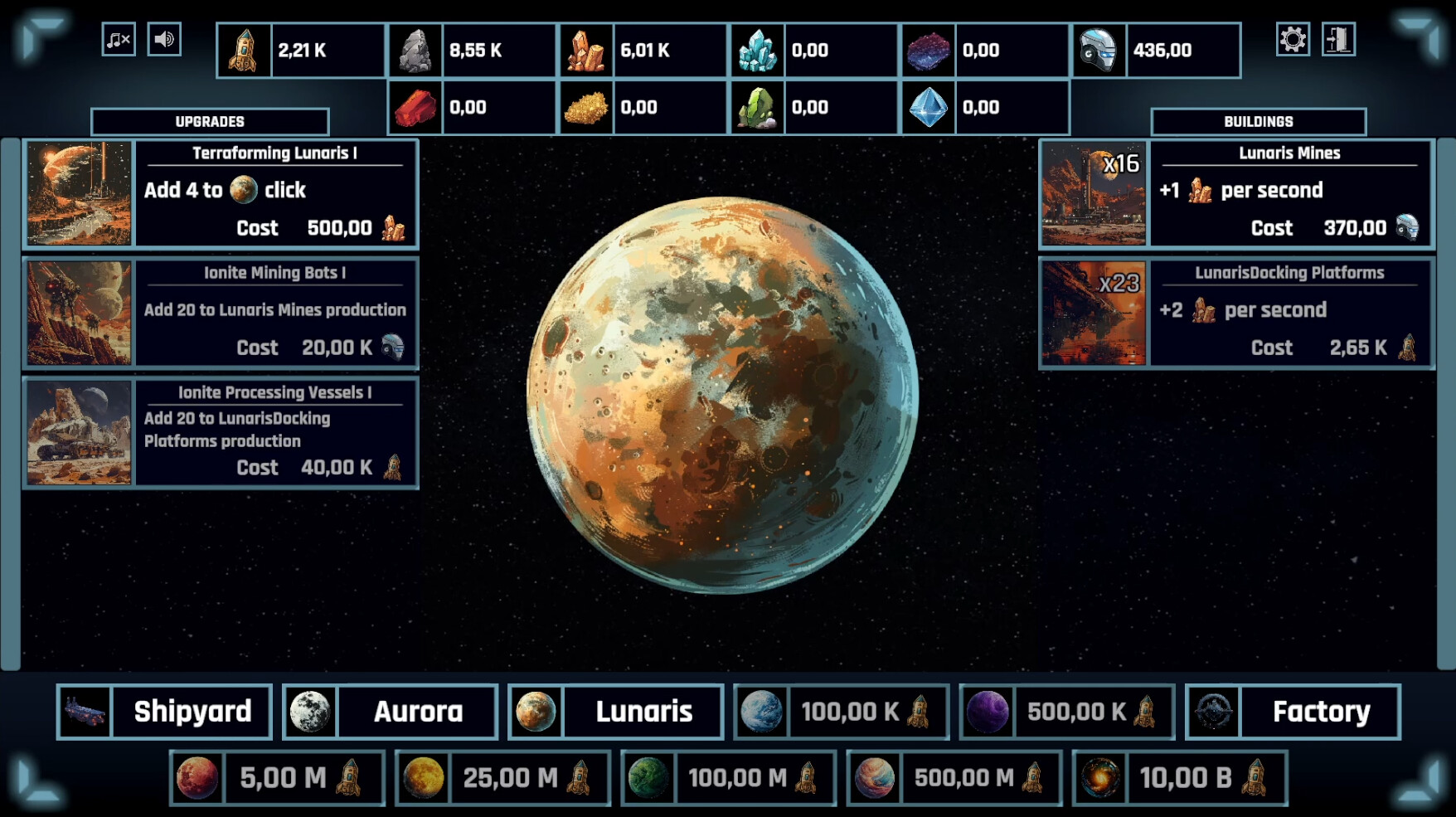Click the orange crystal resource icon
Viewport: 1456px width, 817px height.
(586, 50)
